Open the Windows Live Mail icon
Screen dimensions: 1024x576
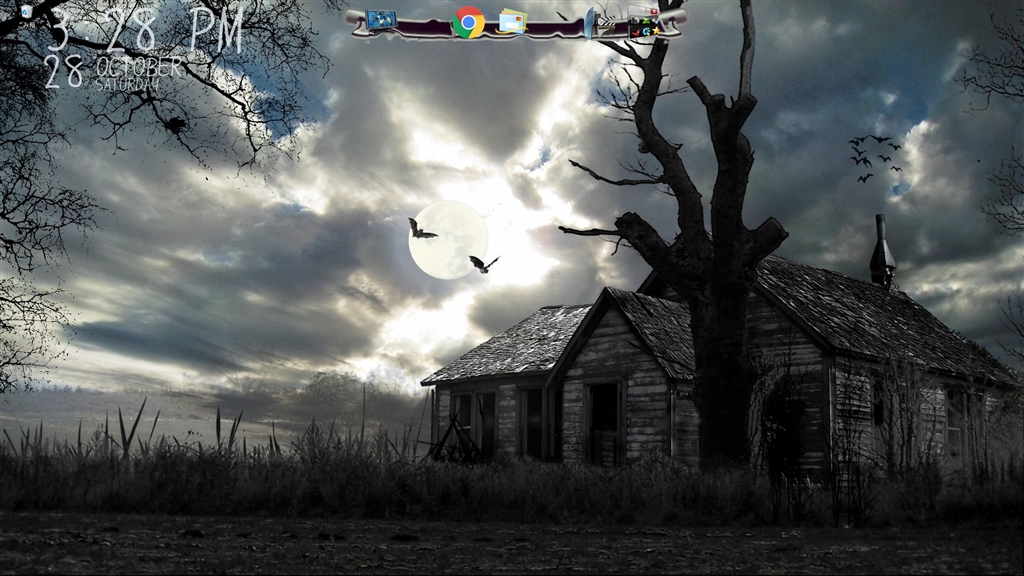[x=512, y=21]
